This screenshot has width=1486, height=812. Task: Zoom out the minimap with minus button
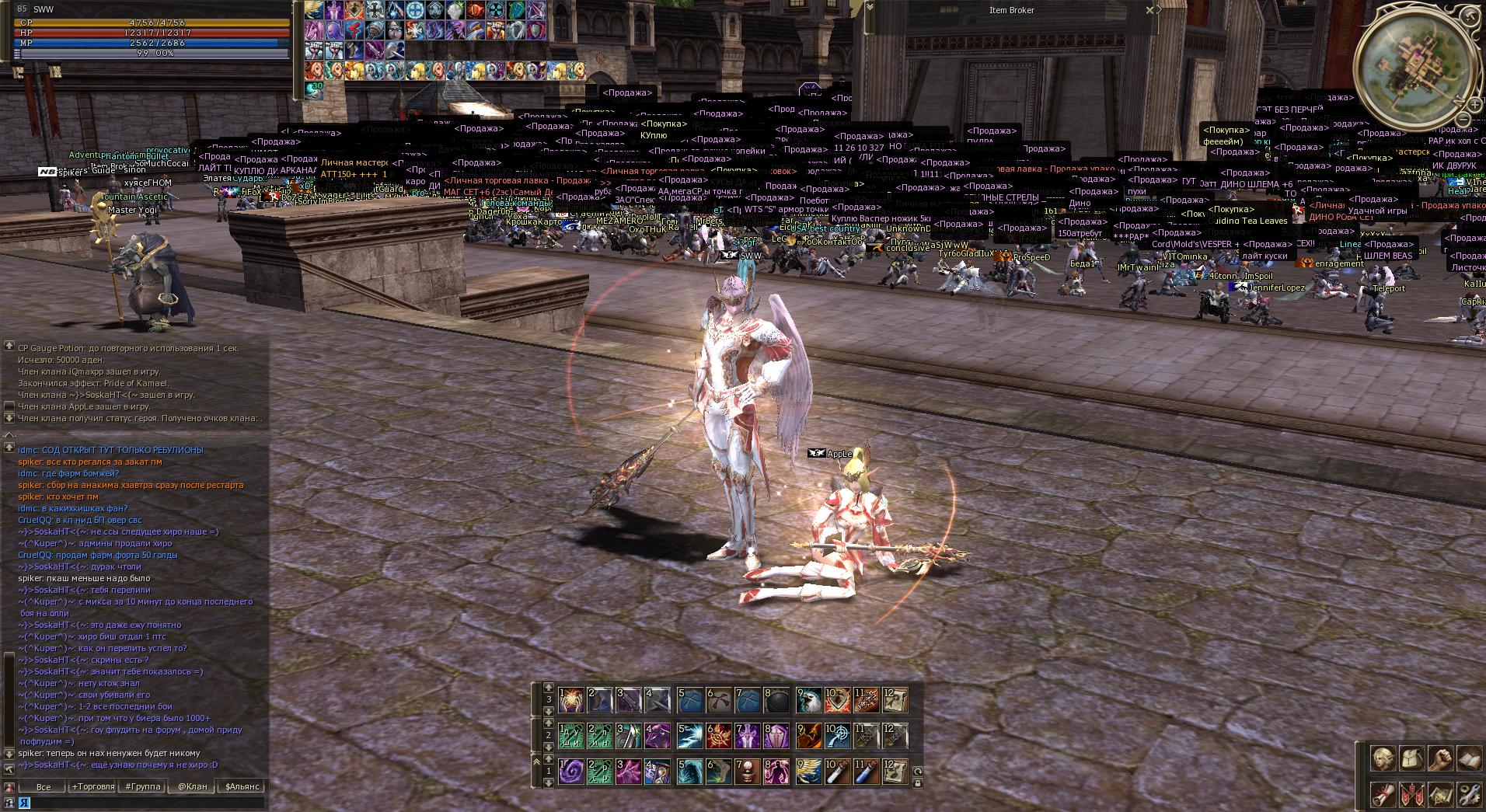click(x=1463, y=120)
